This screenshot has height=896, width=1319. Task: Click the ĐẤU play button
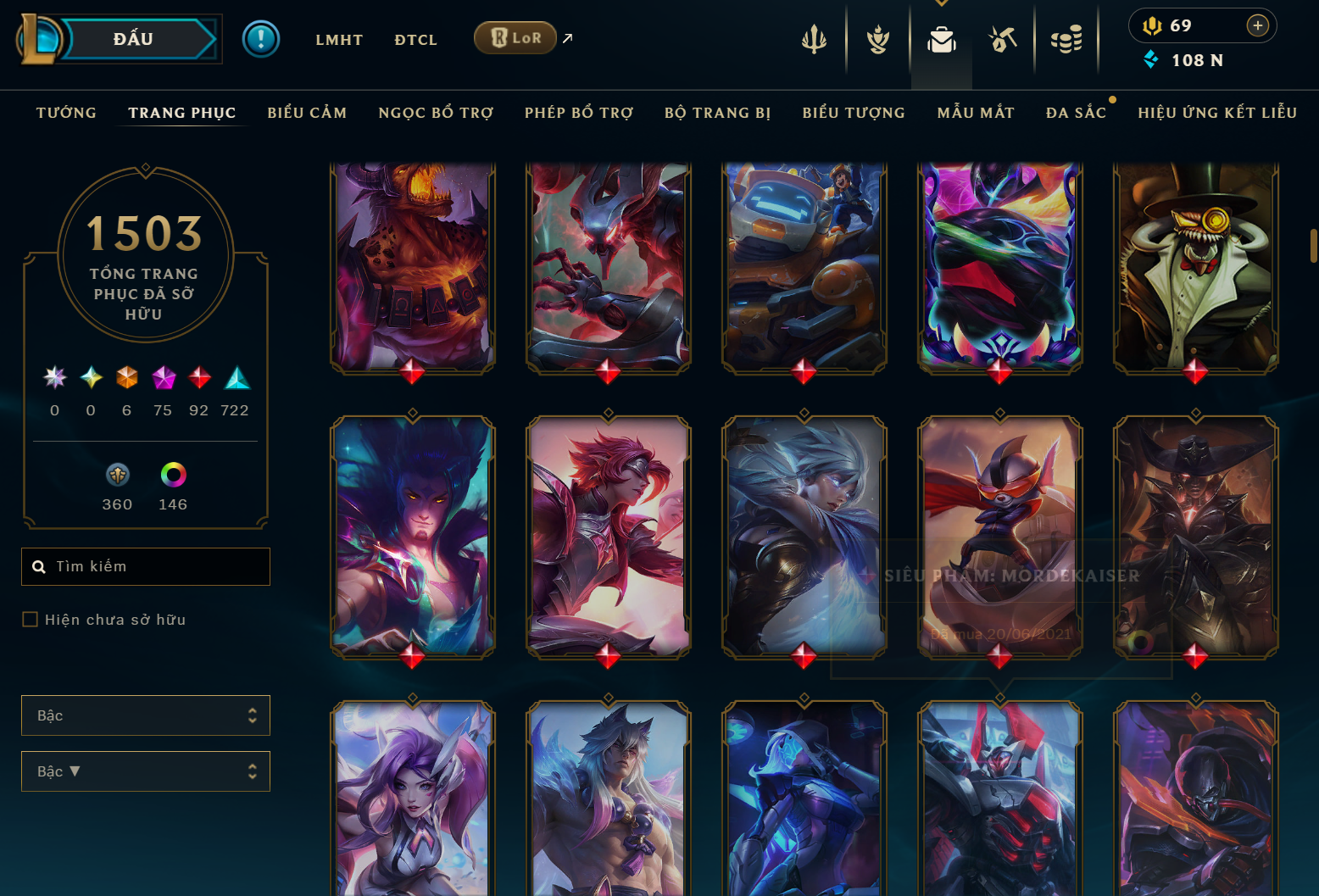click(x=134, y=39)
